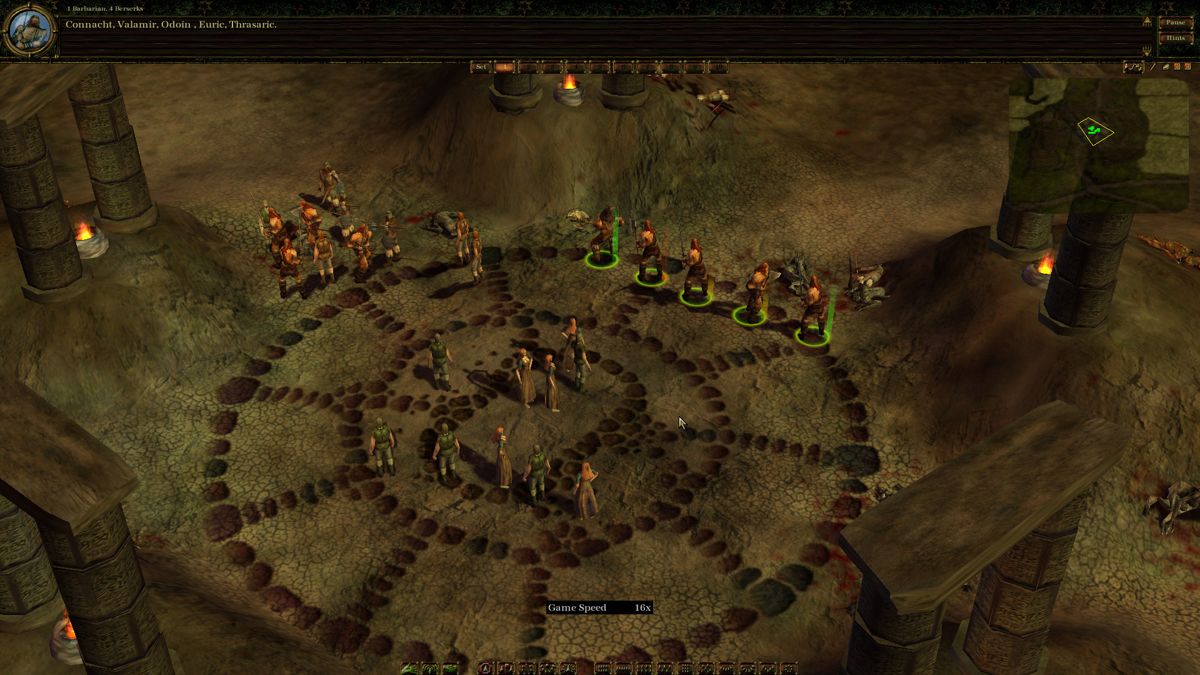Click the framed icon left of the minimap tools

[x=1133, y=67]
